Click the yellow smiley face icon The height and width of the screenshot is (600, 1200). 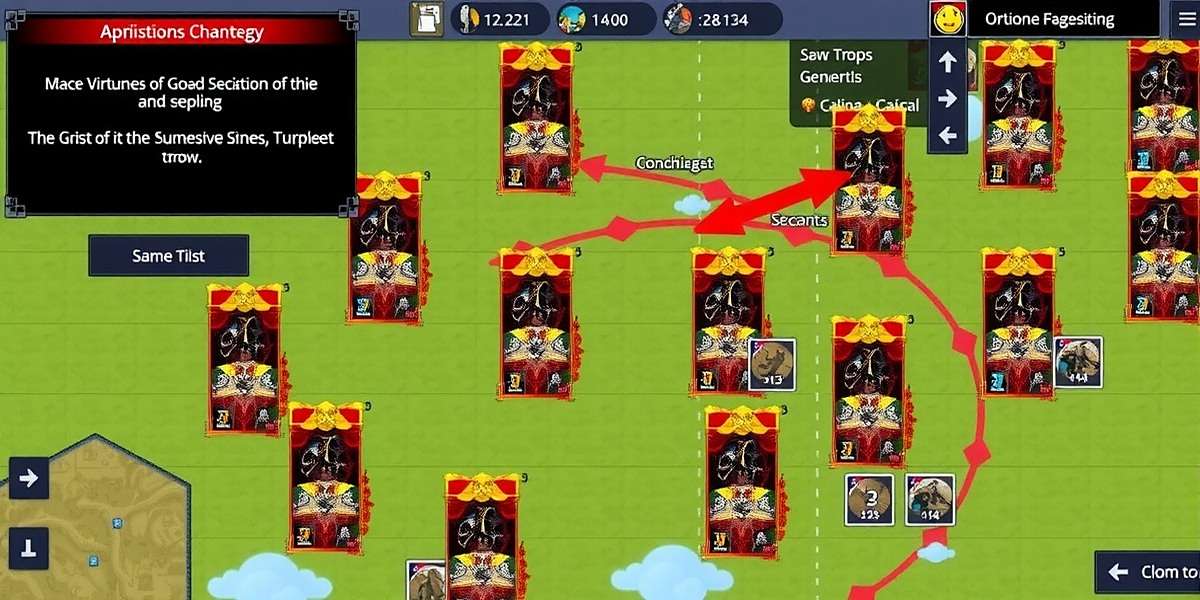[947, 19]
